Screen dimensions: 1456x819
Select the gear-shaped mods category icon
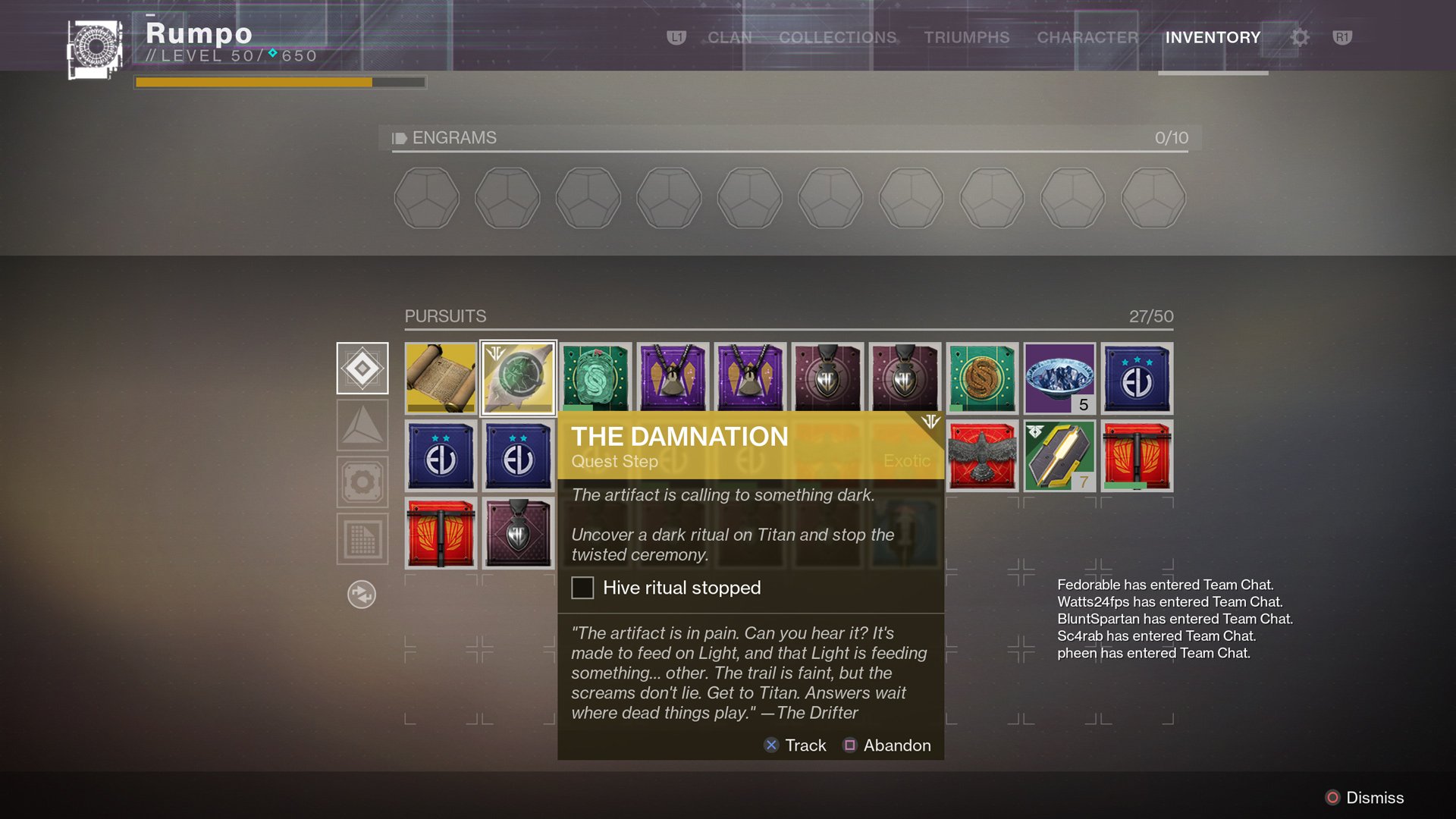362,482
